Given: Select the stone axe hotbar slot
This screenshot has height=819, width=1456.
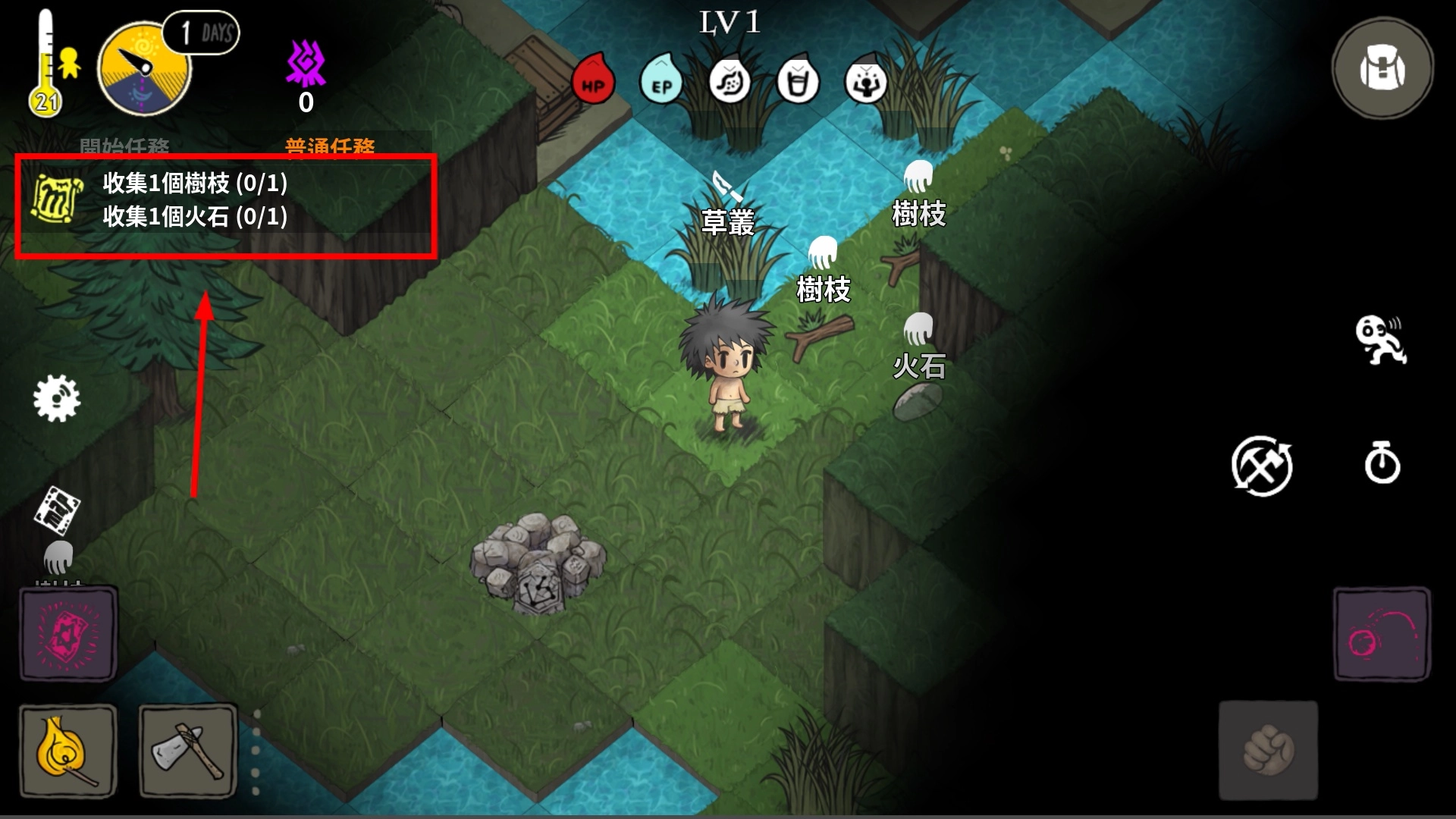Looking at the screenshot, I should click(188, 751).
